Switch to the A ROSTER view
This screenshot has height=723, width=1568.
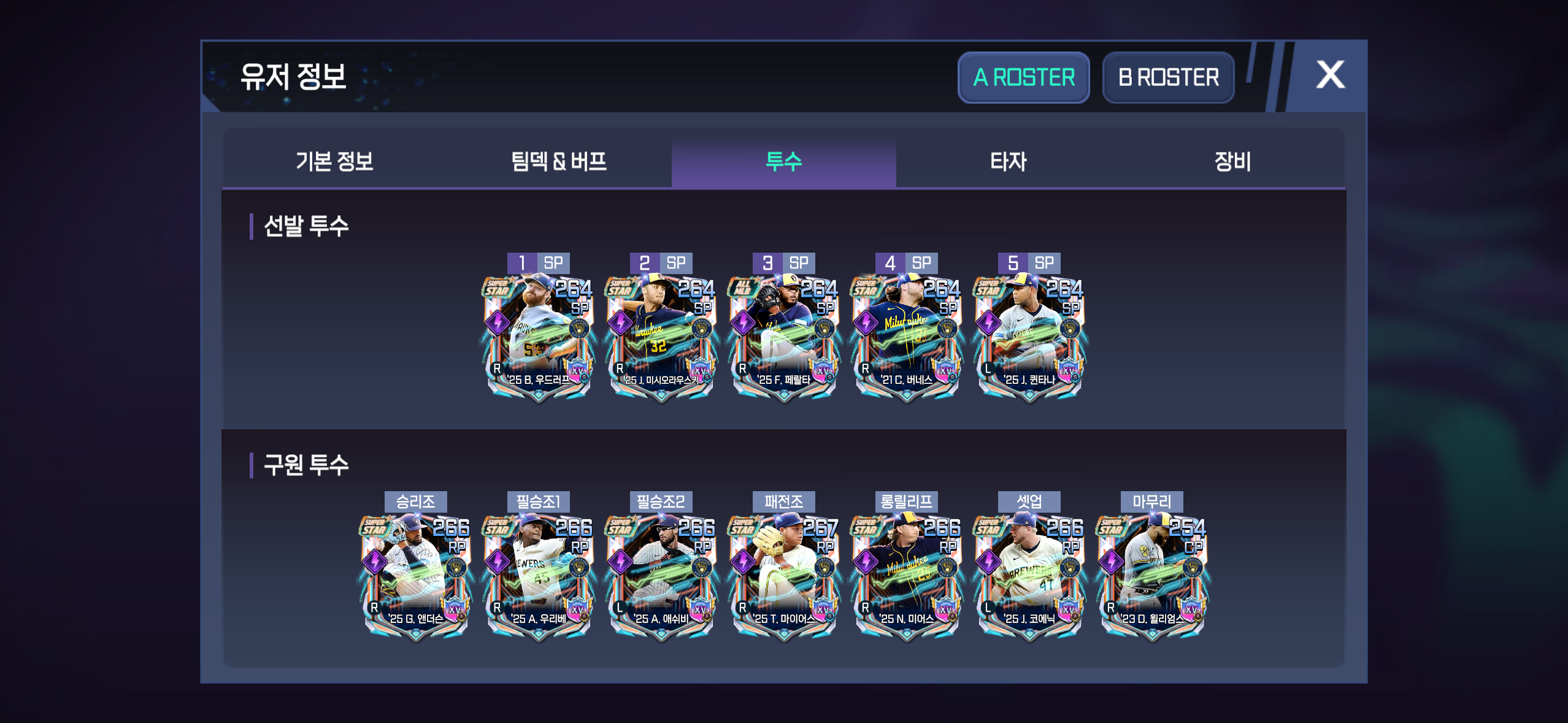click(x=1023, y=78)
